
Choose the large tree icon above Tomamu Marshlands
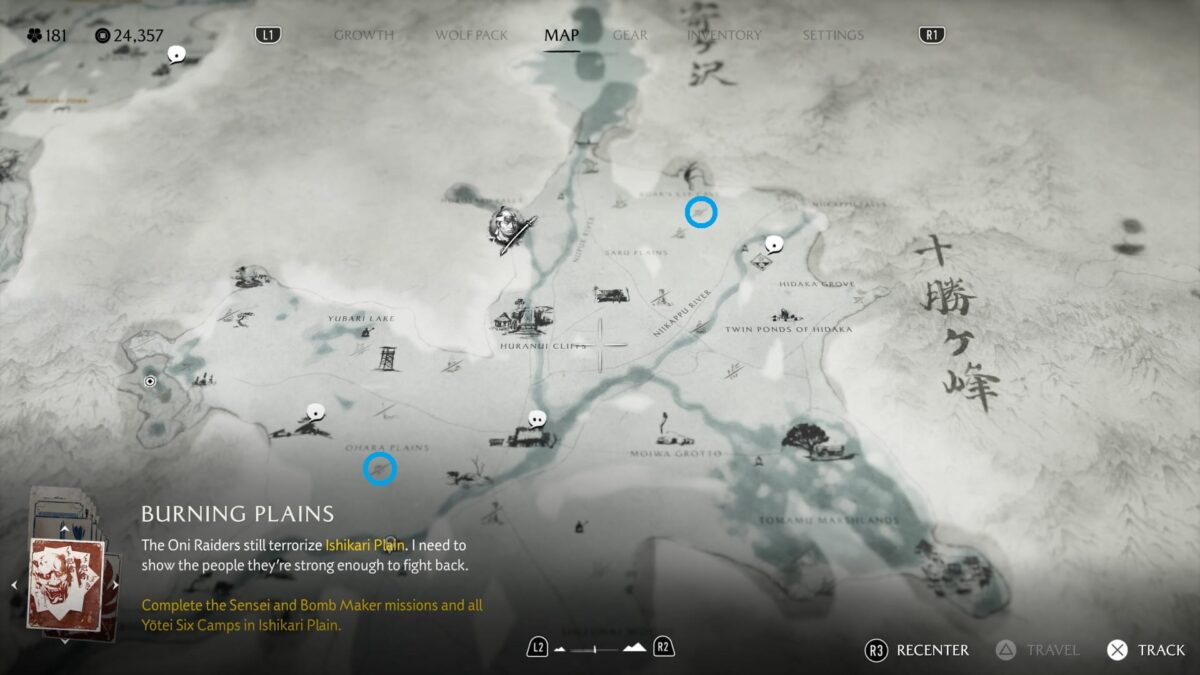[808, 439]
